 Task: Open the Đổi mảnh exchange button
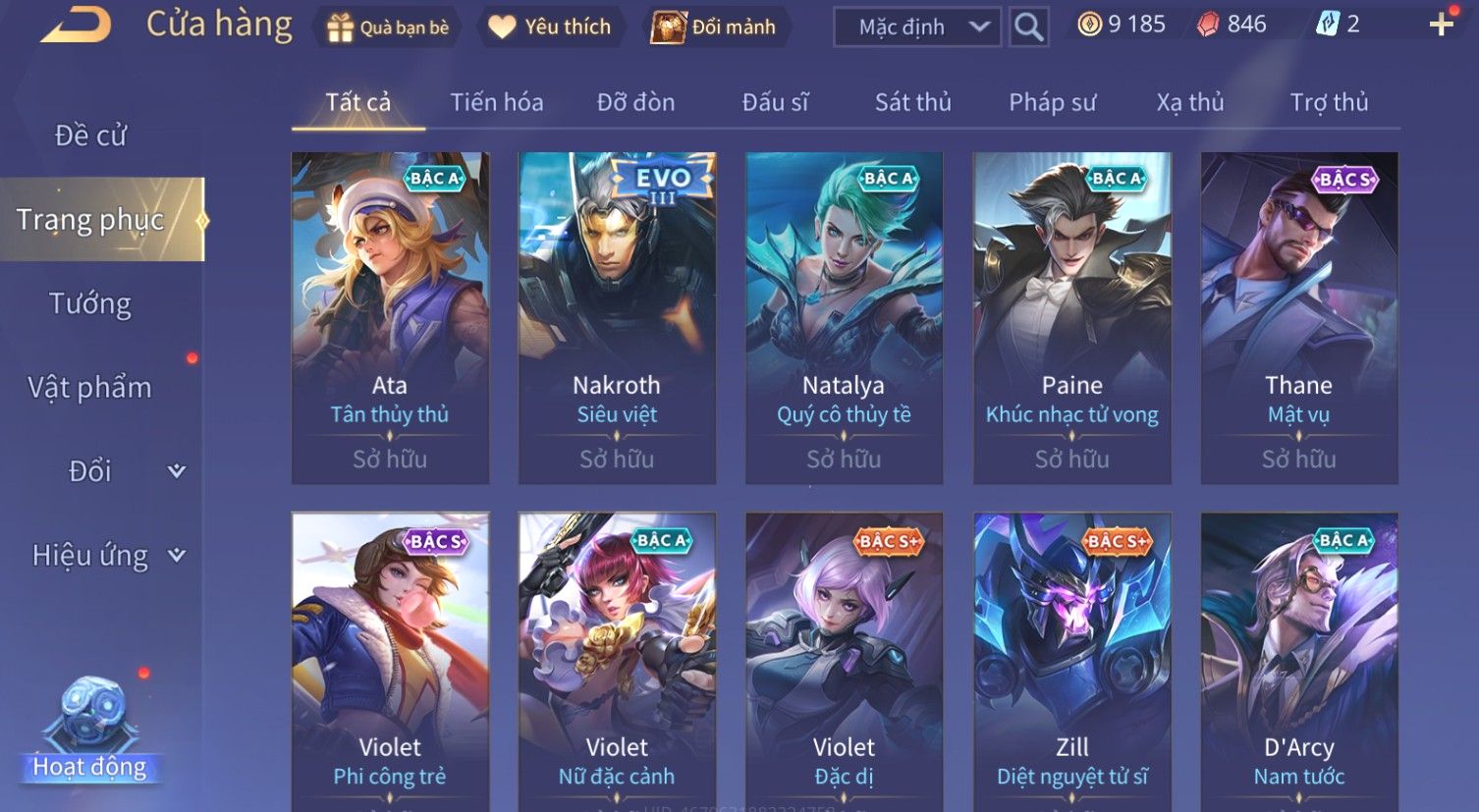[714, 27]
